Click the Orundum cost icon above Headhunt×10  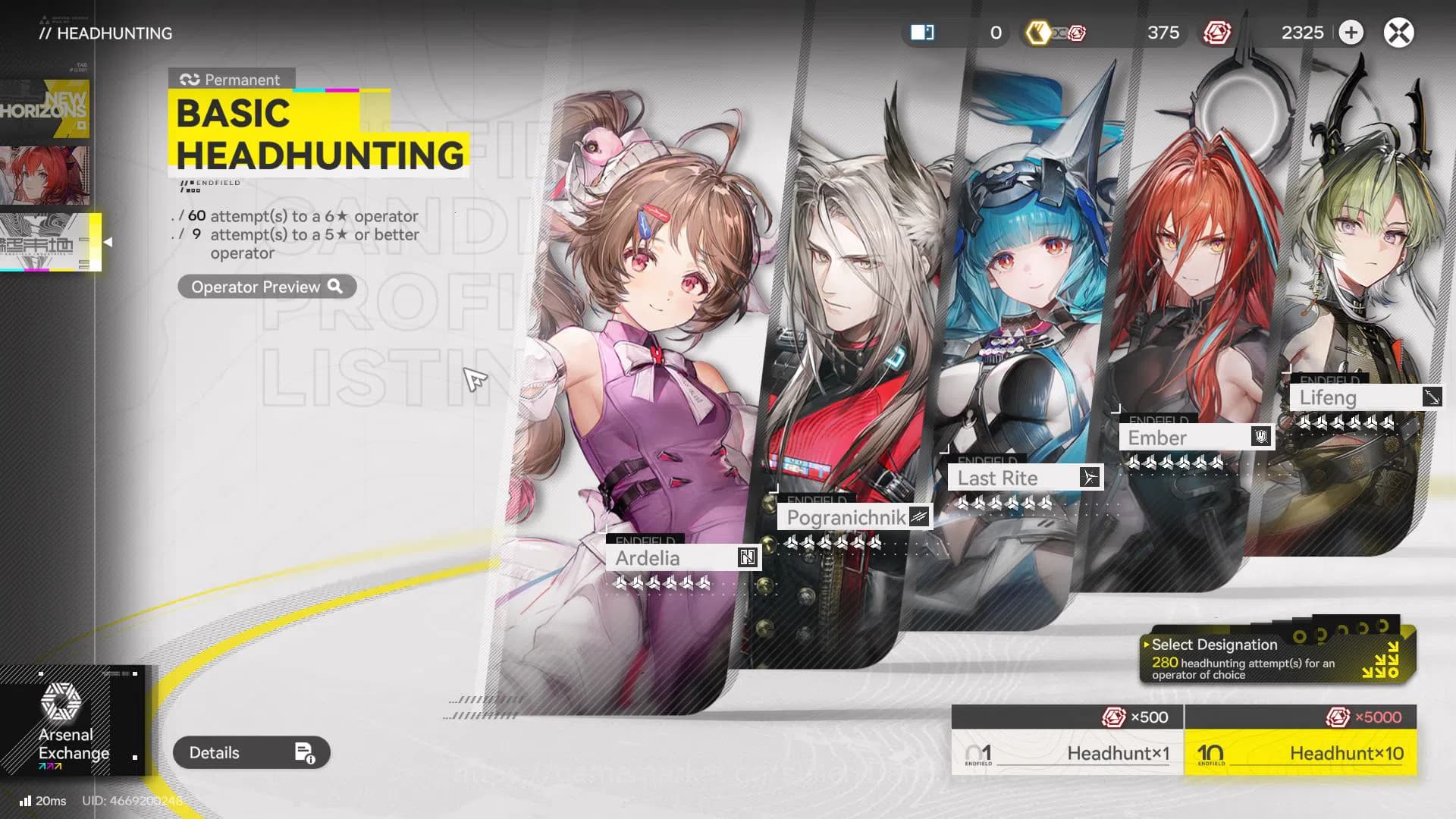pyautogui.click(x=1337, y=716)
